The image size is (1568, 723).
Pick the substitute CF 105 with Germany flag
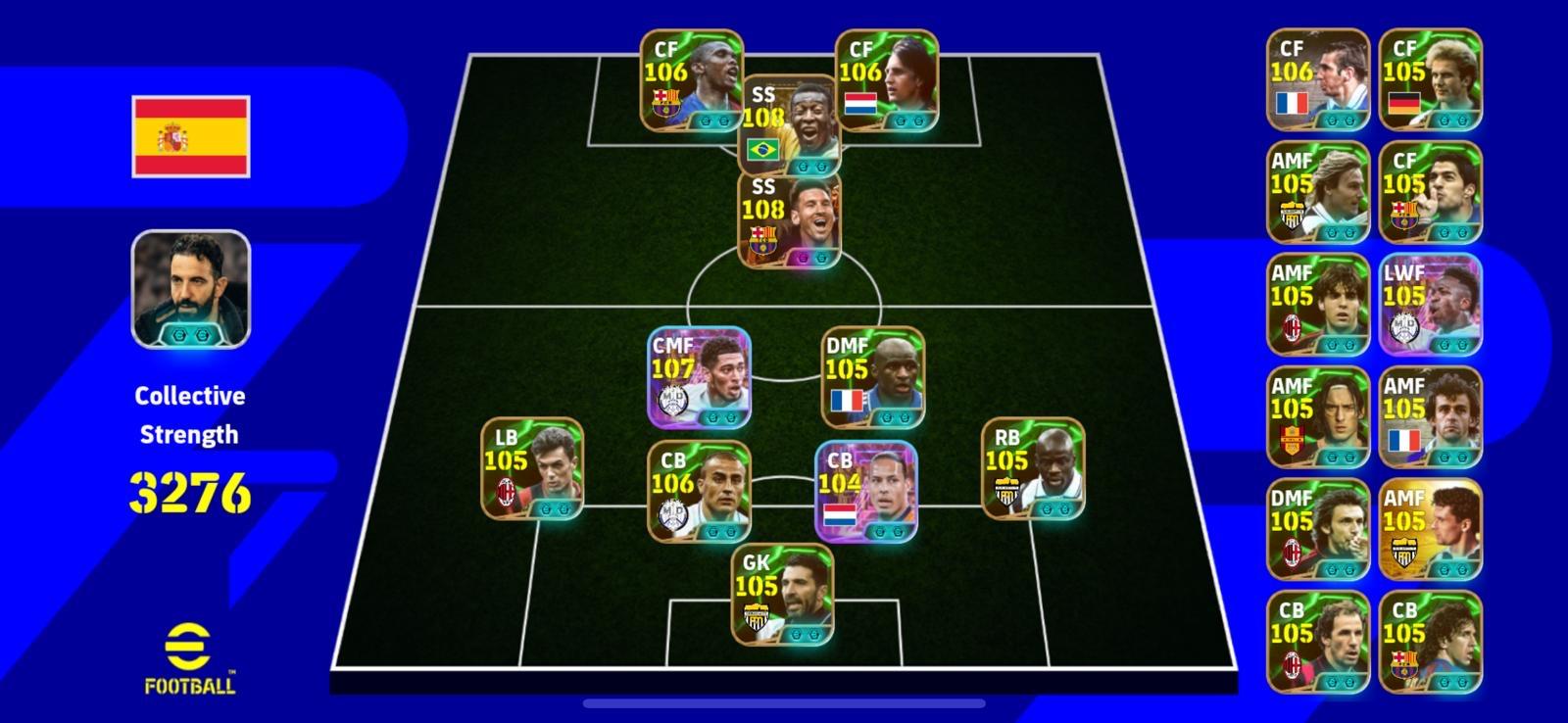(1431, 80)
